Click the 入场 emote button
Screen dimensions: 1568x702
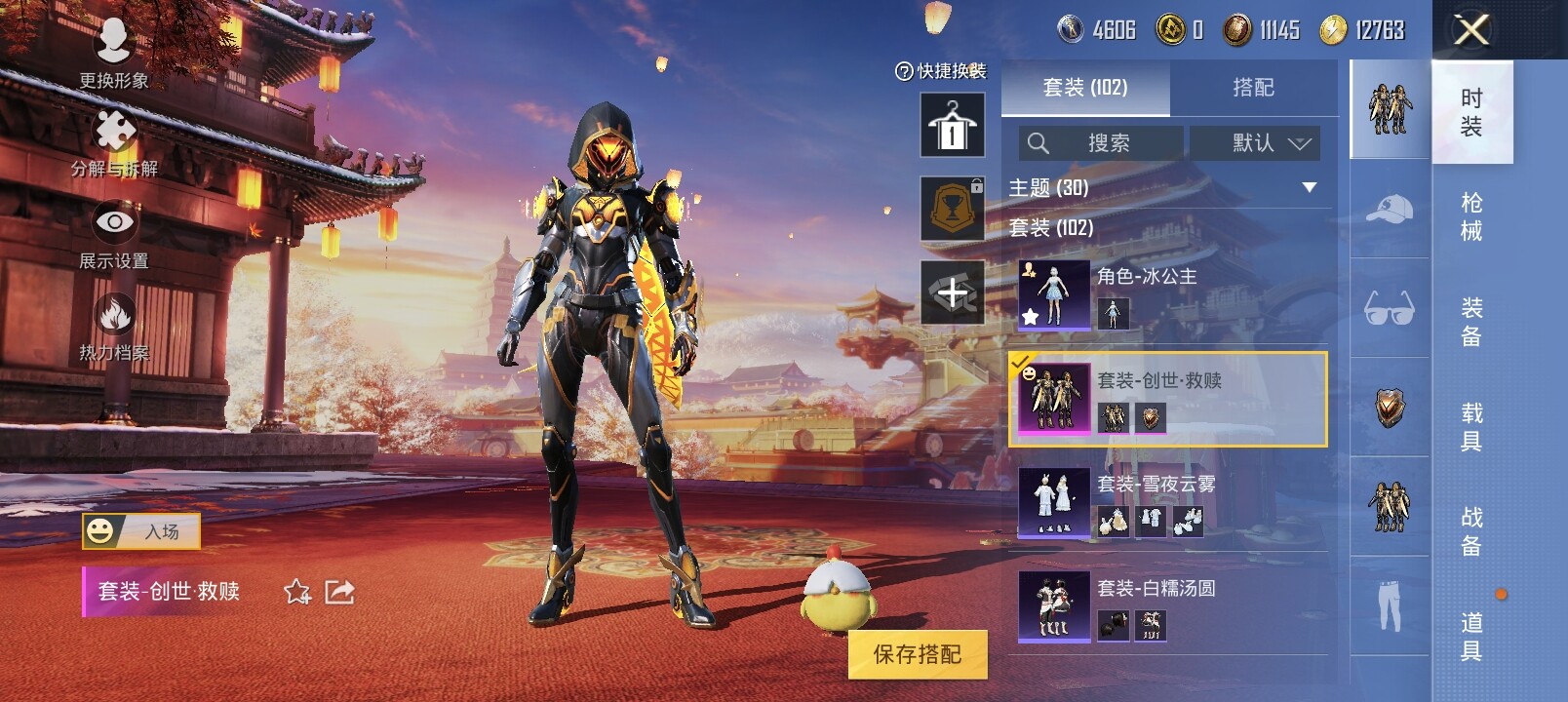(141, 531)
